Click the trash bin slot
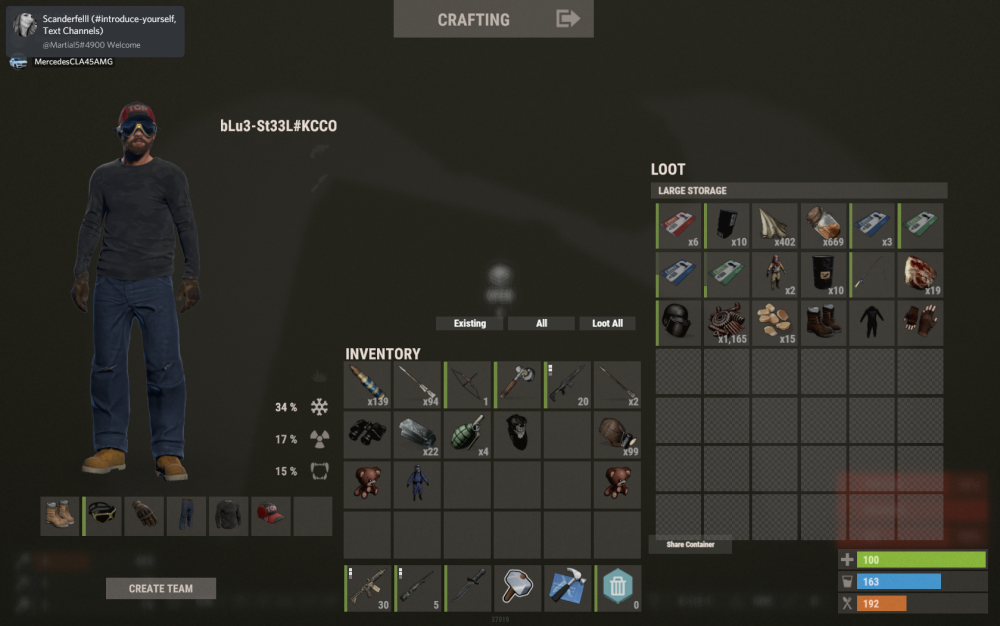 pos(618,588)
